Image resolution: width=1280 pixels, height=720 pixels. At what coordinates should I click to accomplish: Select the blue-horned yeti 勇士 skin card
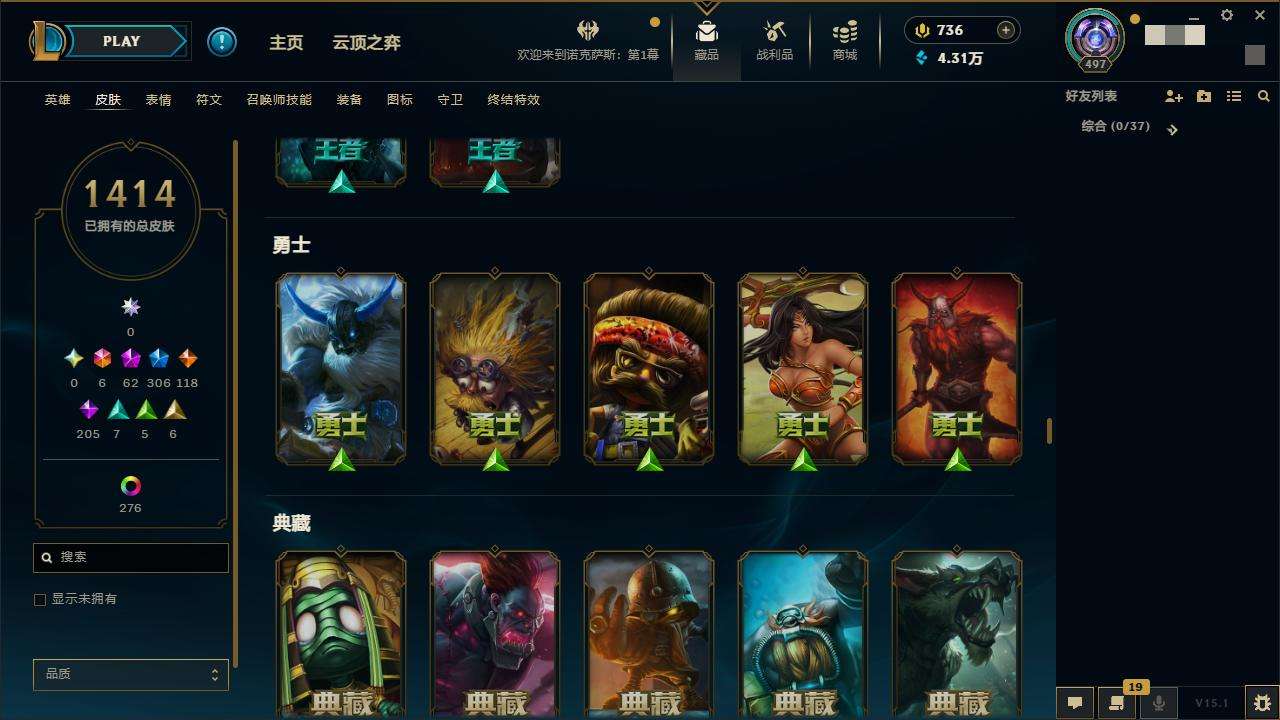click(x=341, y=368)
